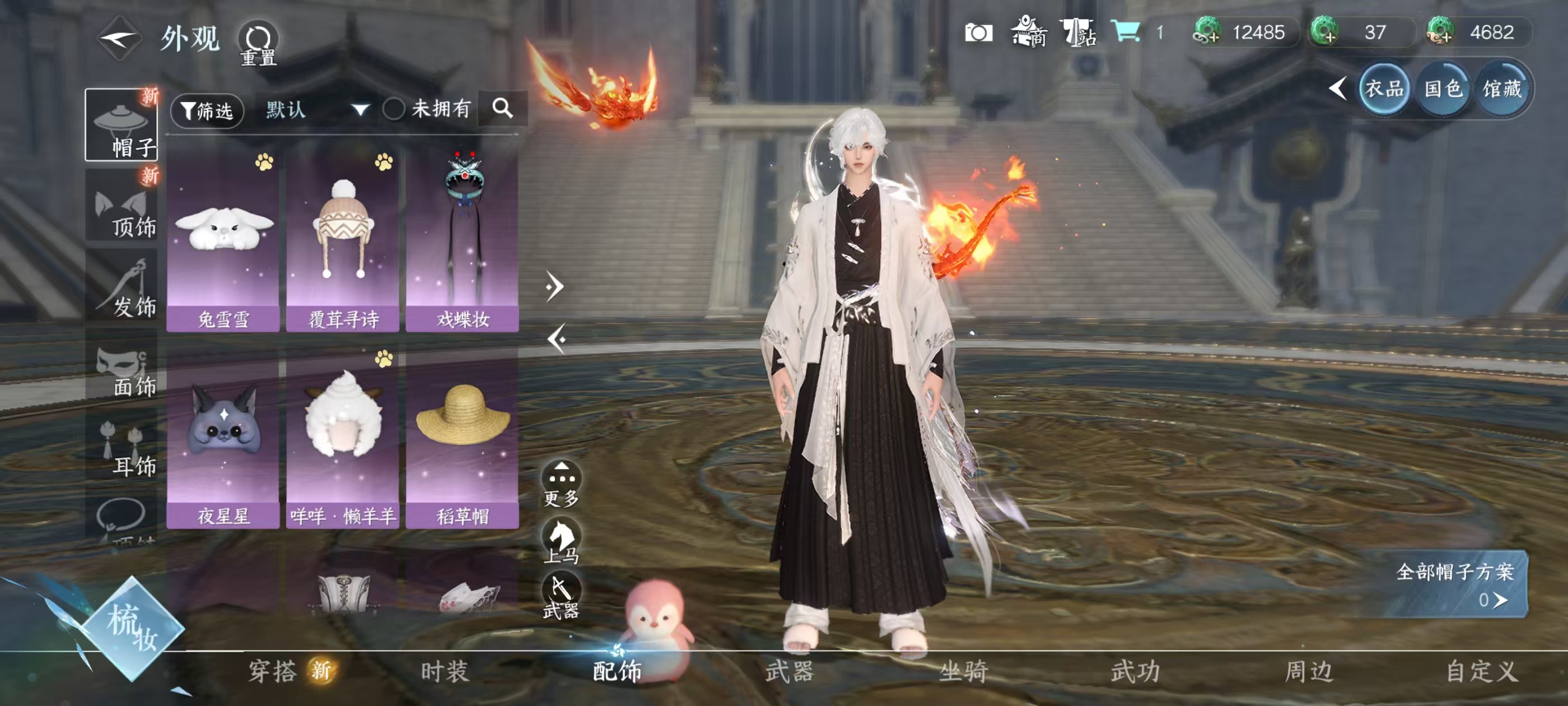Open the 衣品 panel
The width and height of the screenshot is (1568, 706).
[x=1384, y=89]
